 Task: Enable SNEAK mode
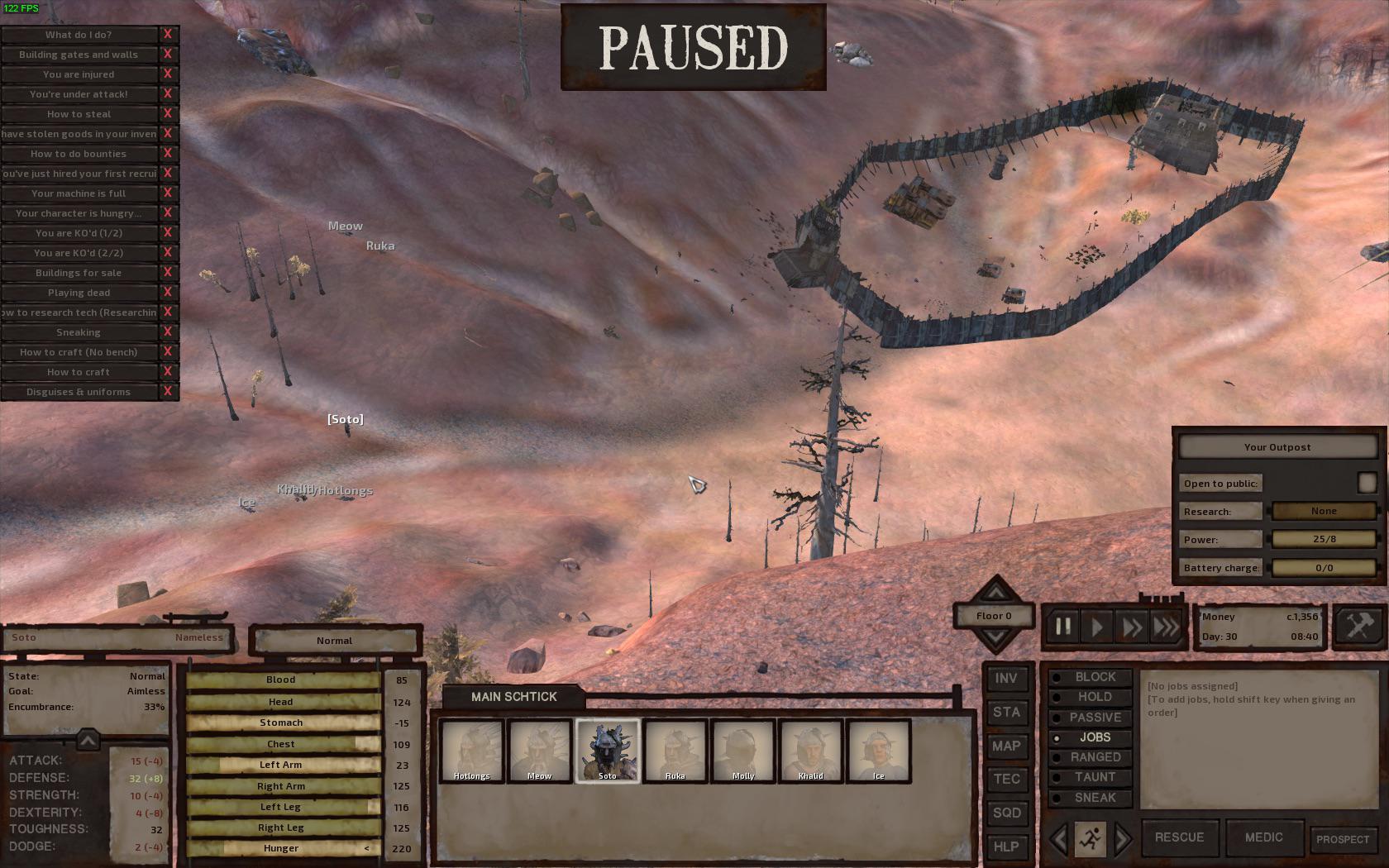coord(1093,797)
